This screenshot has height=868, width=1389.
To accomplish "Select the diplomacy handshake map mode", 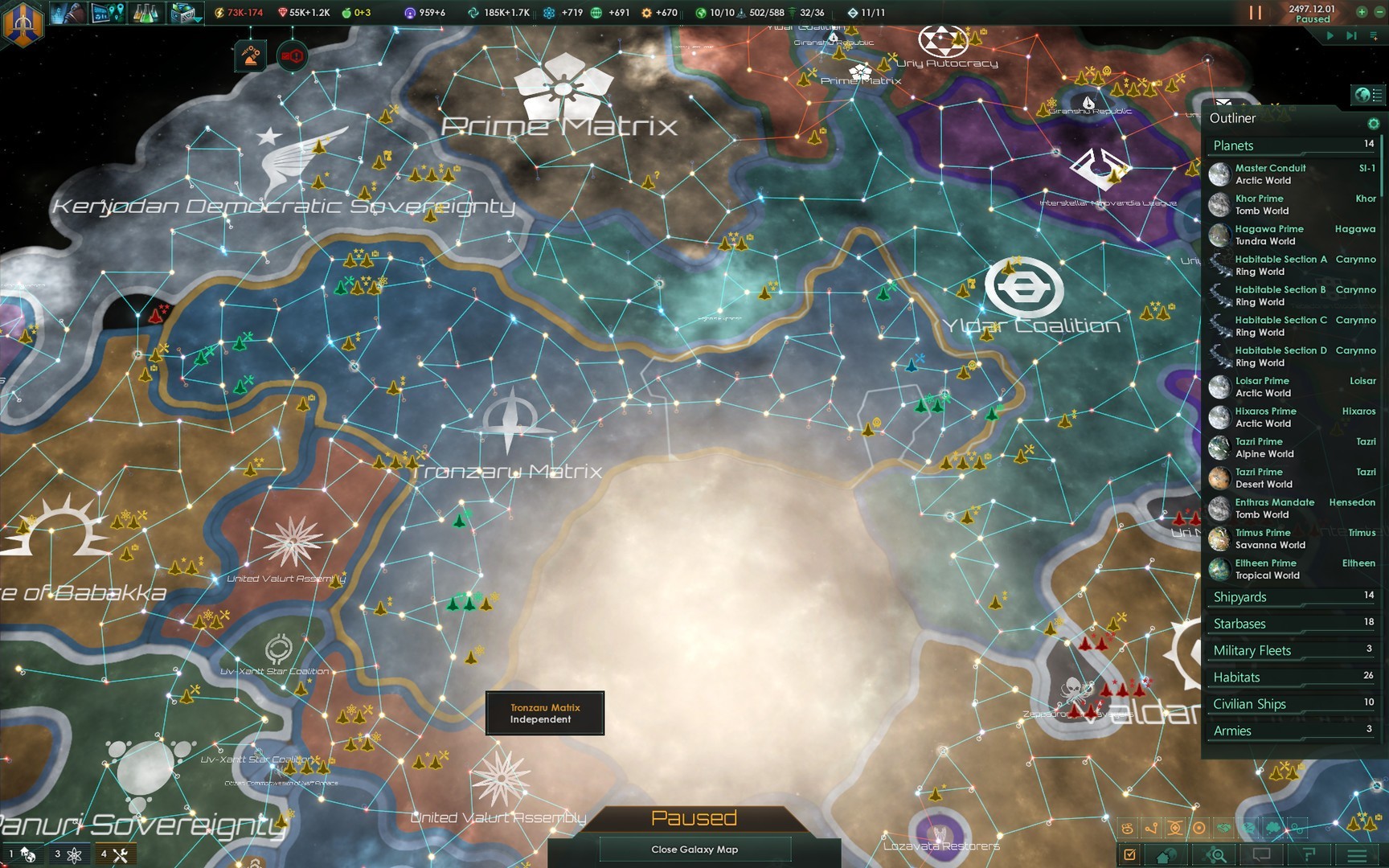I will (1223, 829).
